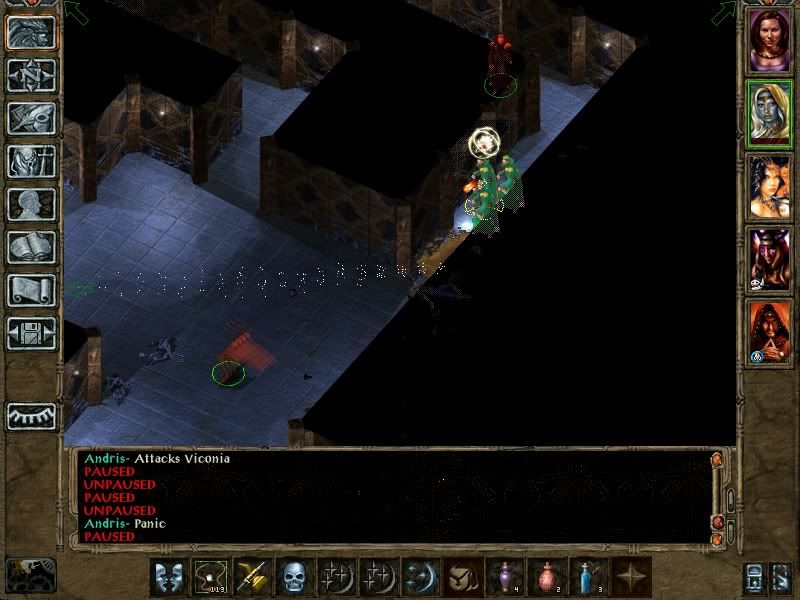Screen dimensions: 800x600
Task: Open the area map with the compass button
Action: (x=31, y=75)
